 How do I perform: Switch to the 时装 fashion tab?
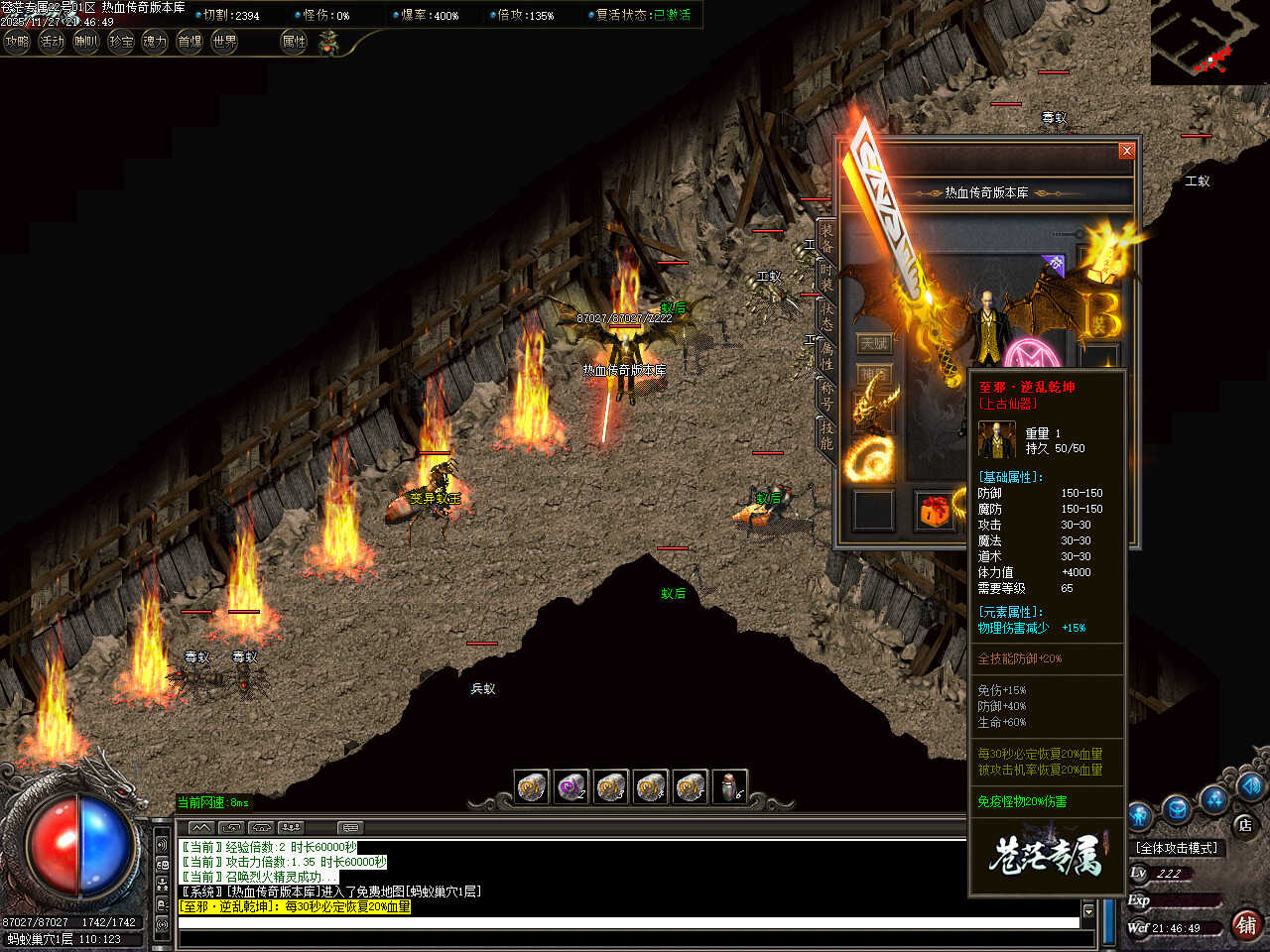[825, 277]
